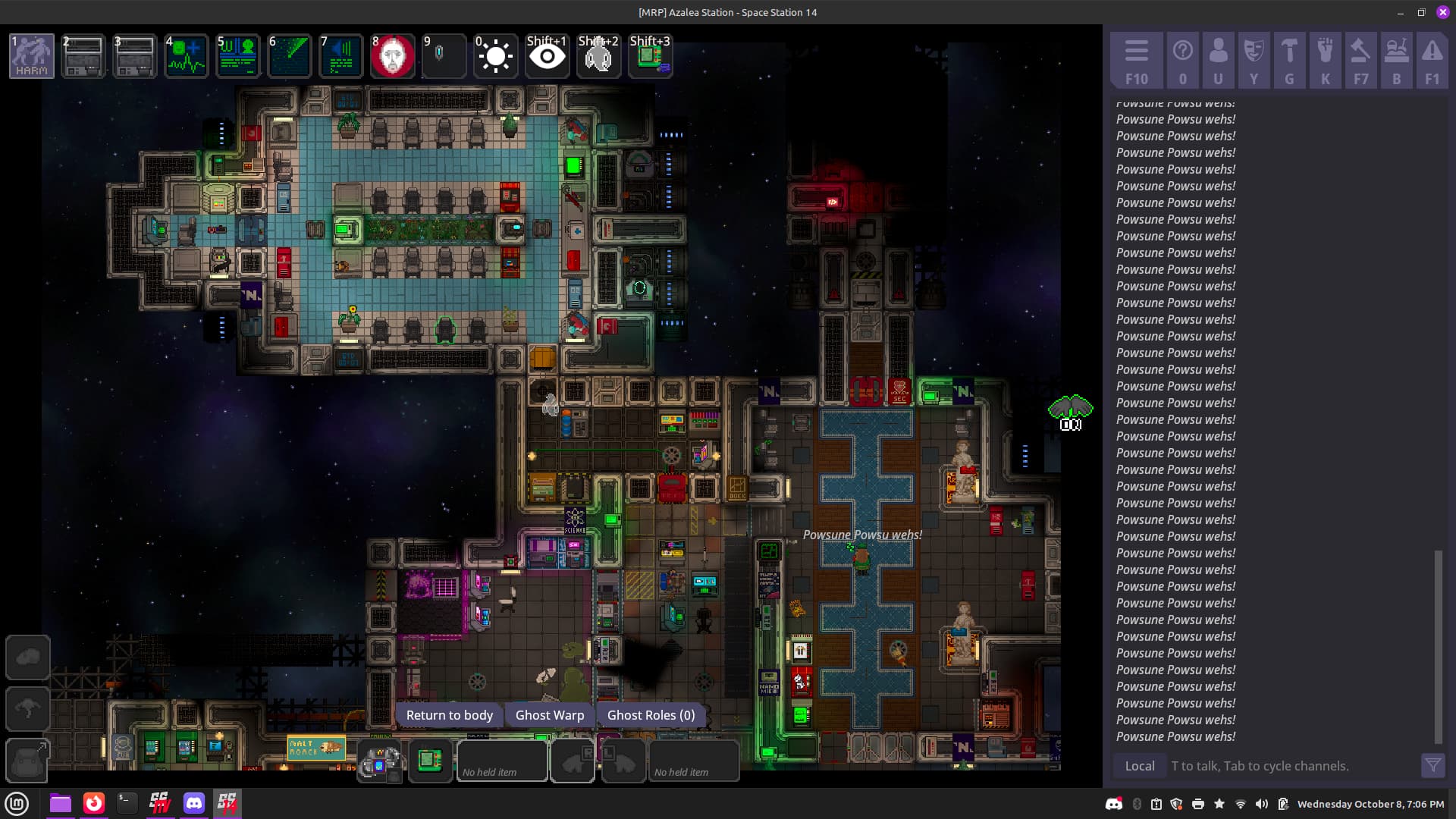Image resolution: width=1456 pixels, height=819 pixels.
Task: Open the gavel admin menu
Action: [1360, 61]
